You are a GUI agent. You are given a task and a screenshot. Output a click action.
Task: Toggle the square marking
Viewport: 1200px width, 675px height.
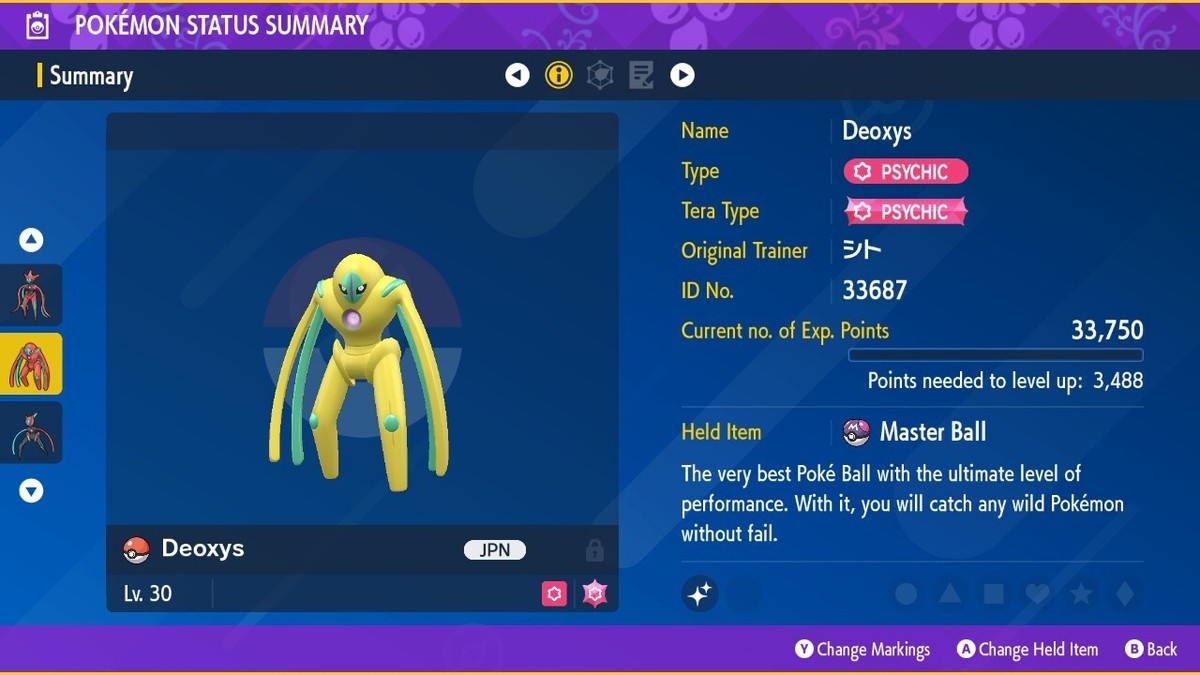994,594
